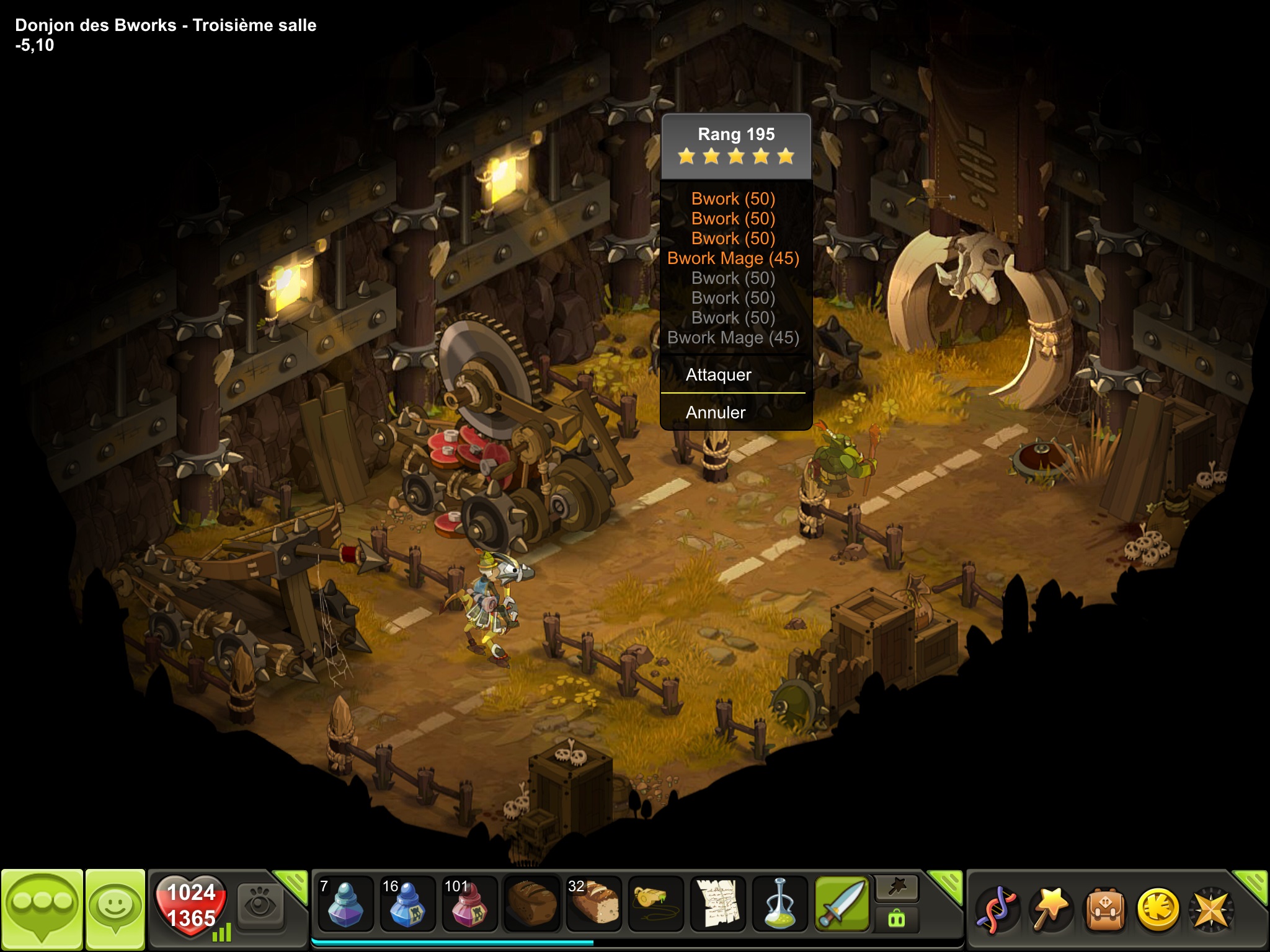The width and height of the screenshot is (1270, 952).
Task: Open the DNA helix characteristics menu
Action: click(x=997, y=910)
